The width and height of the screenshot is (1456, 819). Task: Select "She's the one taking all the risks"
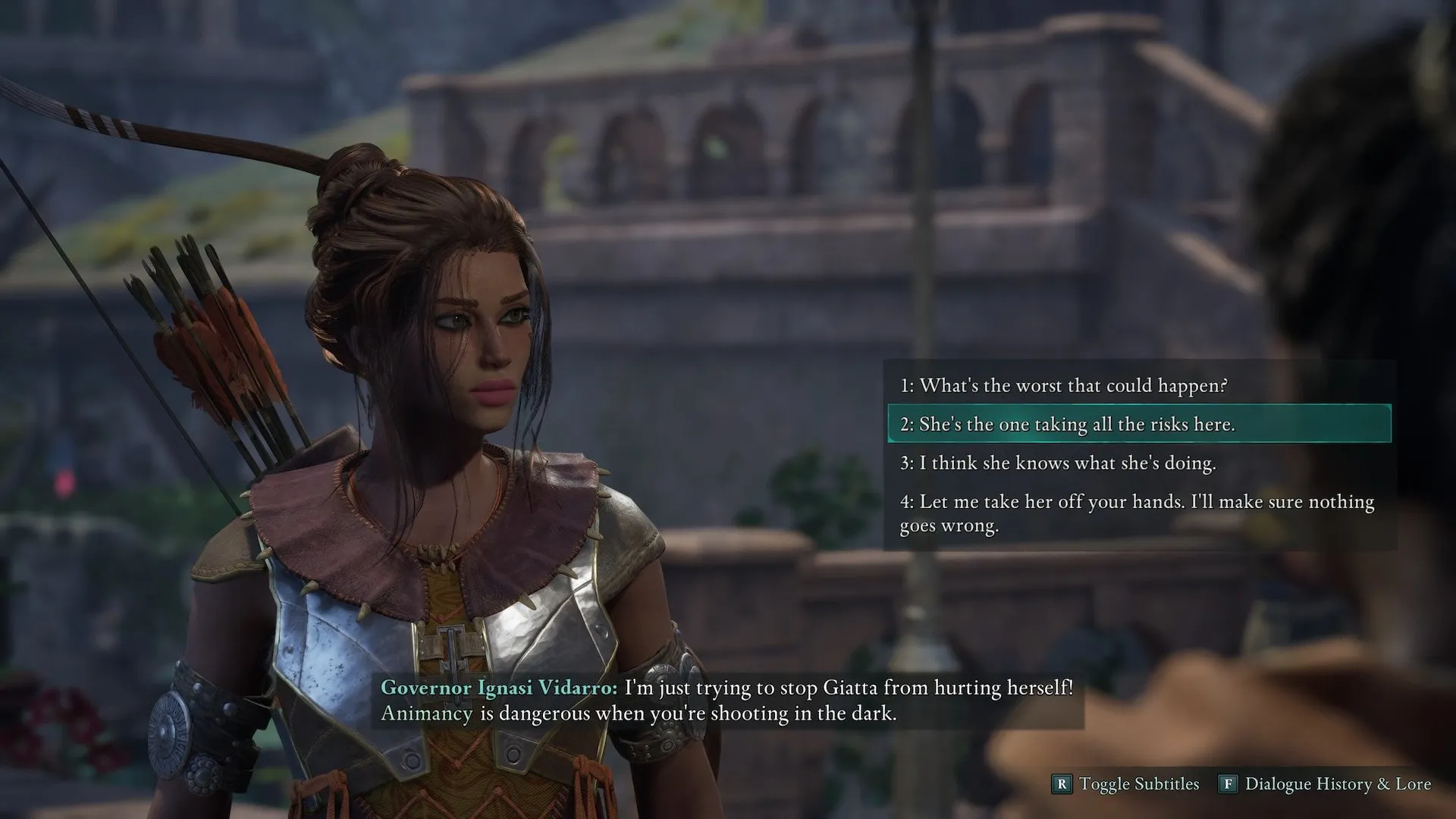click(1067, 424)
